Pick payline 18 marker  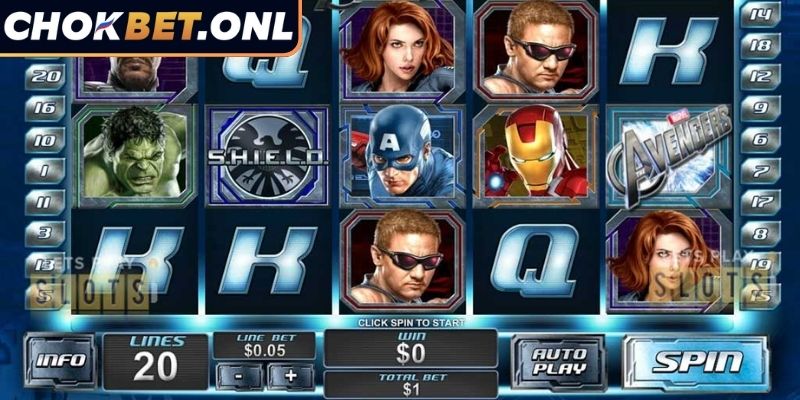762,45
